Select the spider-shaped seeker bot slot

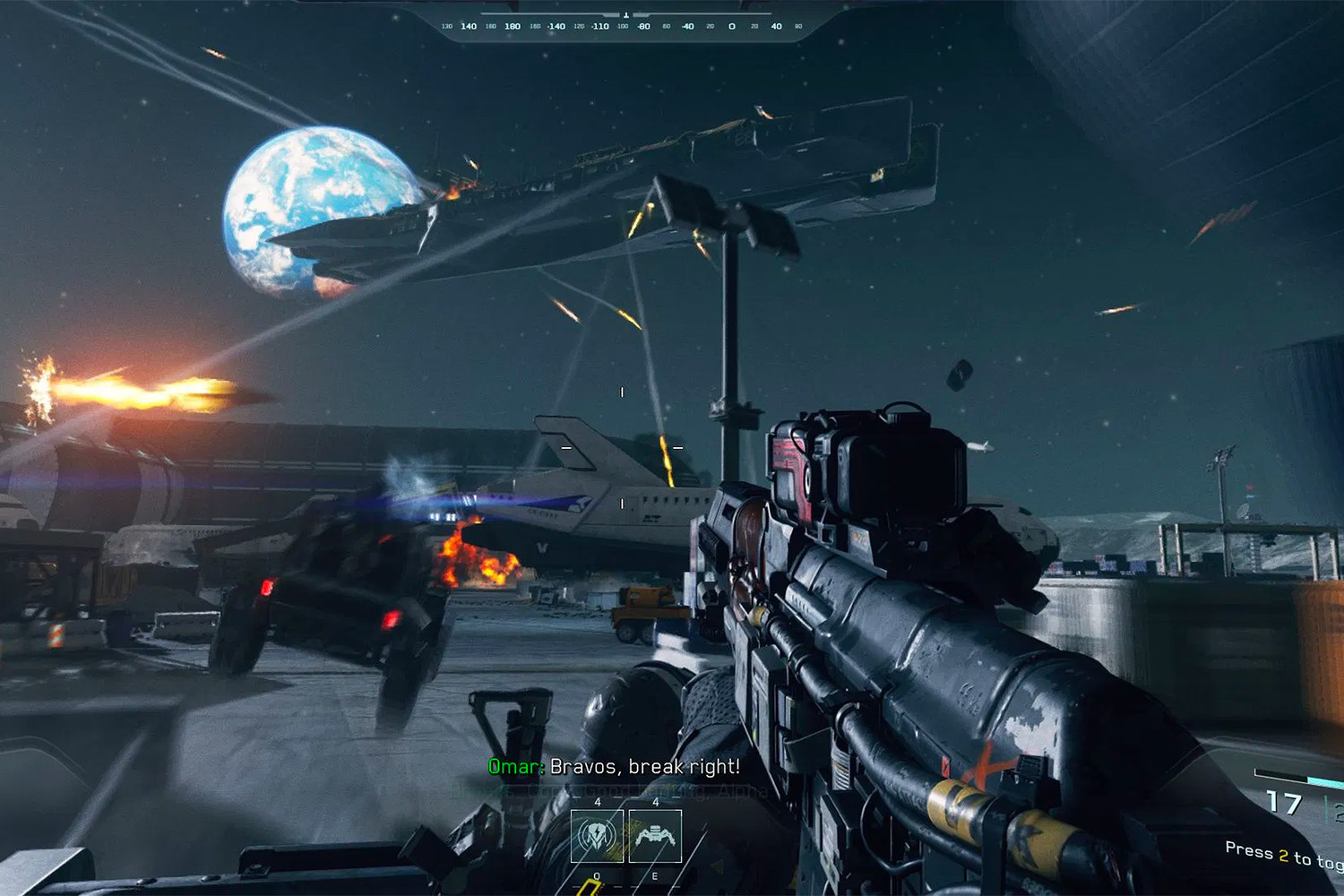(655, 836)
